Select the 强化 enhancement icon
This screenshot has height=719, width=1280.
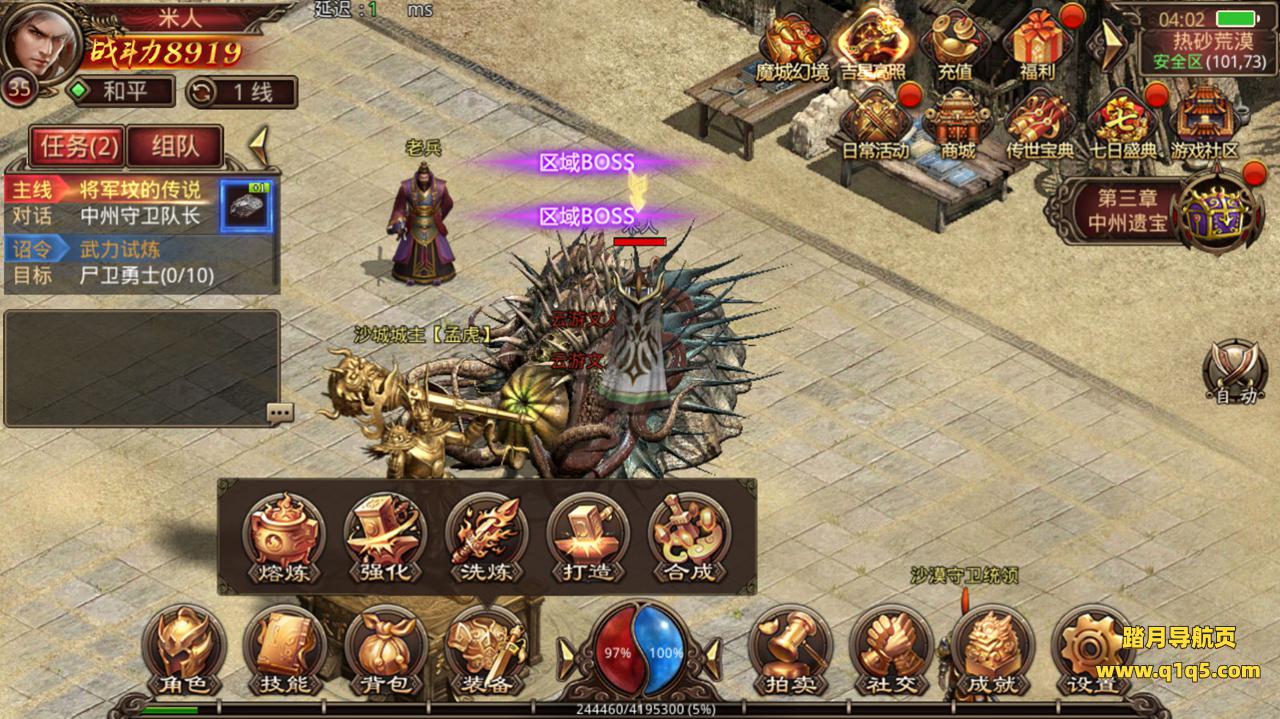(385, 537)
